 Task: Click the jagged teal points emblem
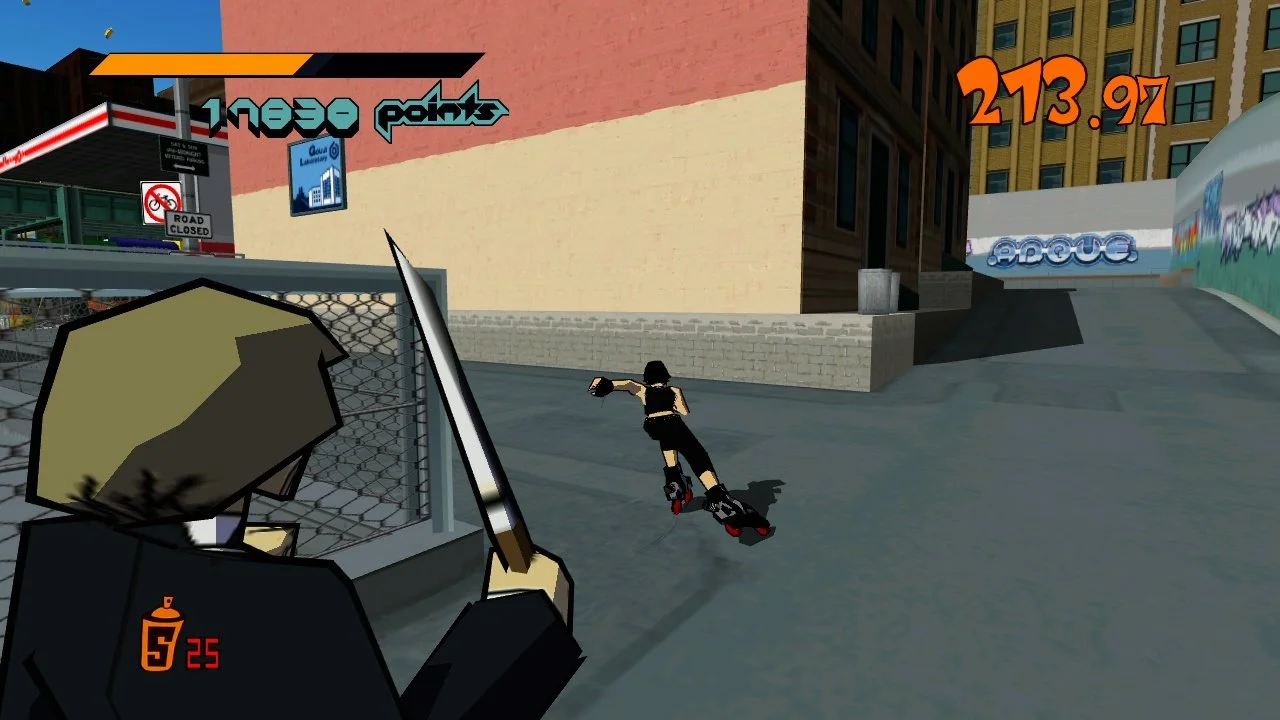coord(438,113)
